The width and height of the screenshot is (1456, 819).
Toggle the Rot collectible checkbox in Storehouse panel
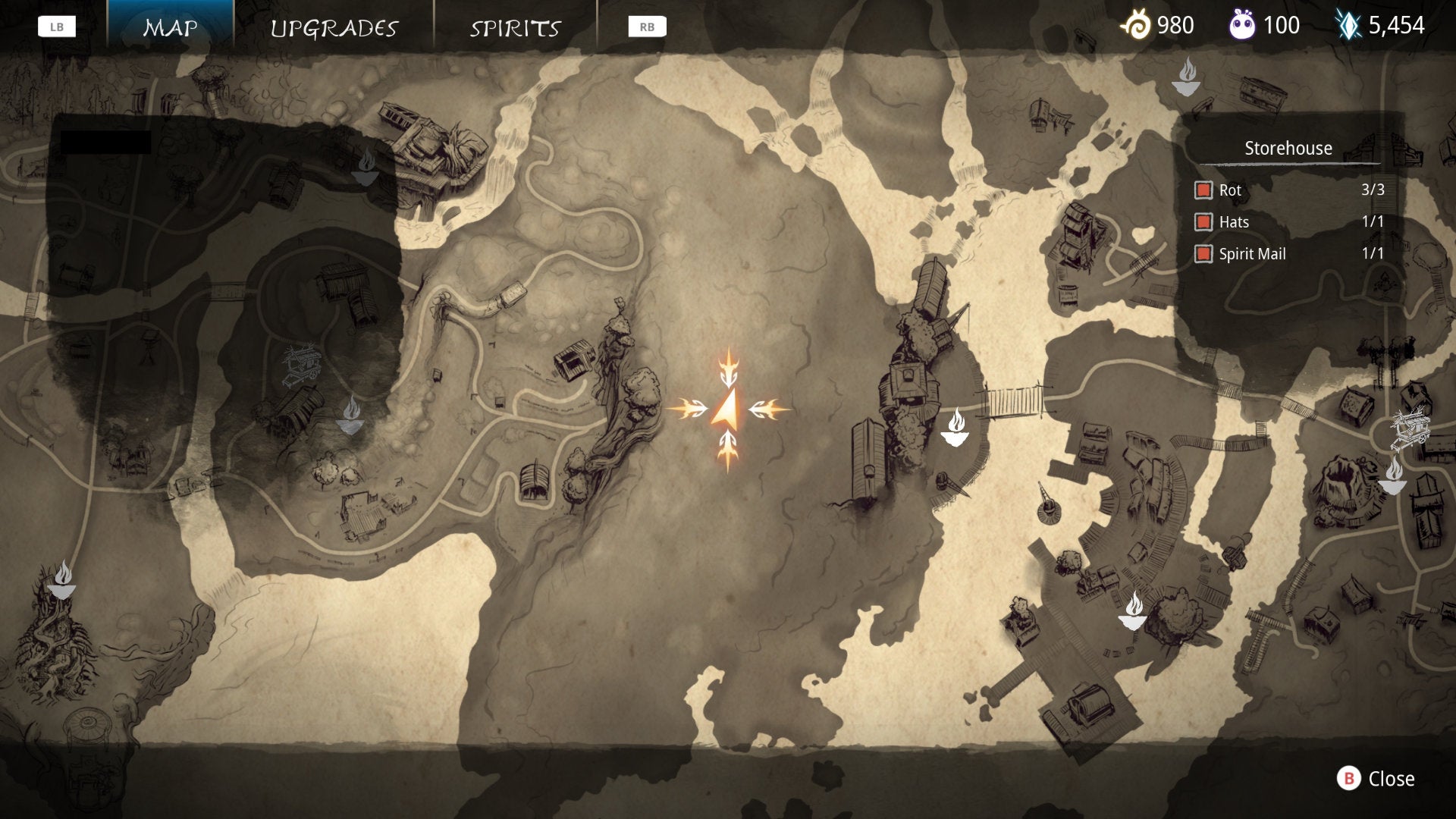(1203, 190)
